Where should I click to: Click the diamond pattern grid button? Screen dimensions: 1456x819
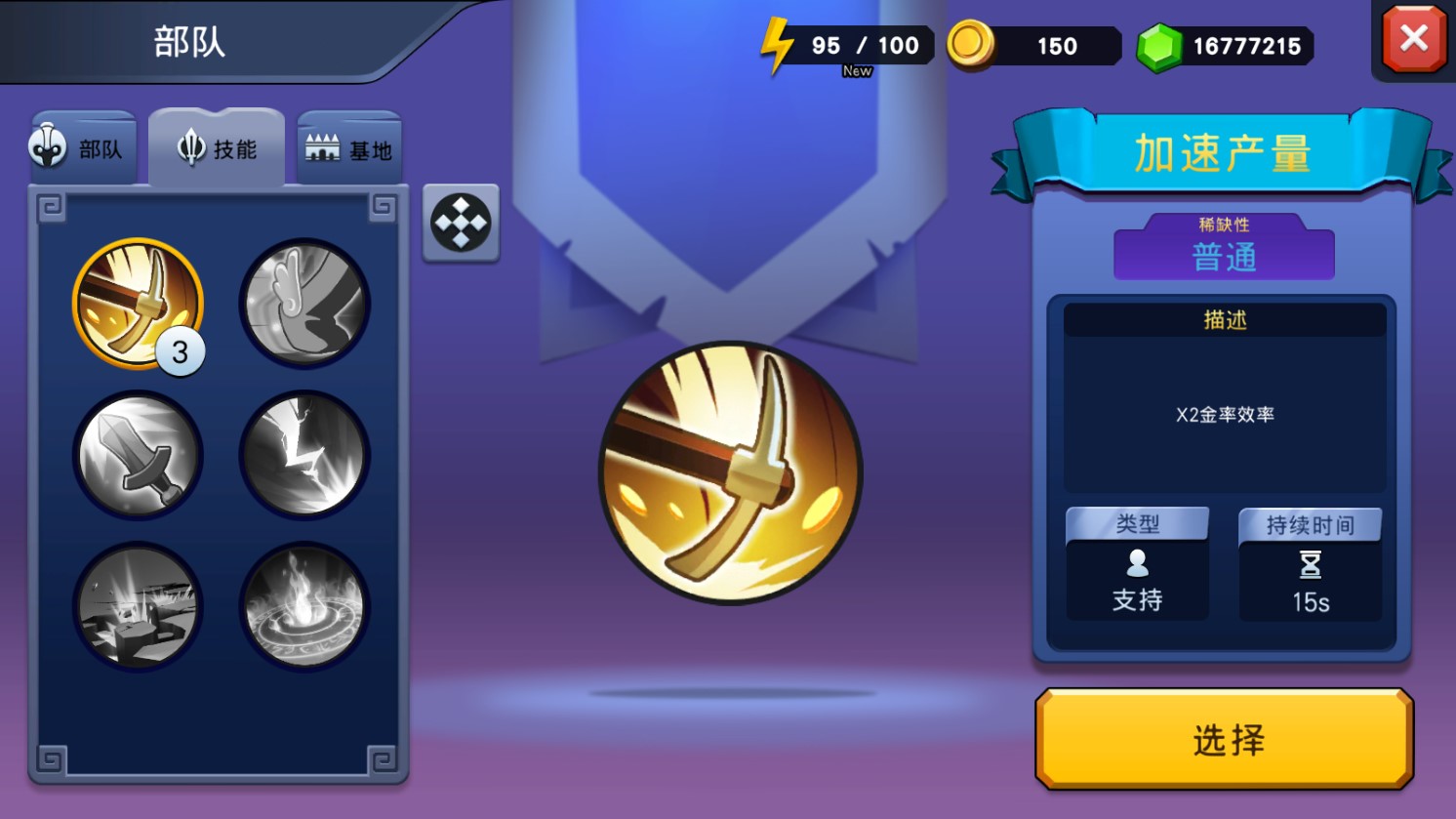coord(461,223)
